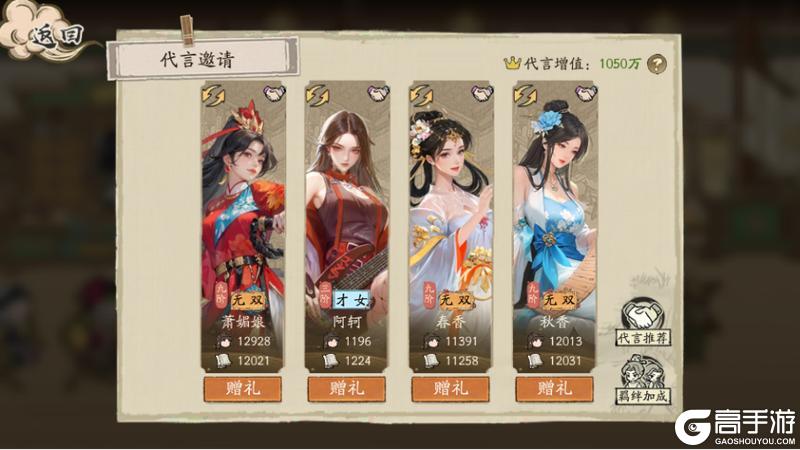Viewport: 800px width, 450px height.
Task: Show the 羁绊加成 bond bonus
Action: tap(643, 384)
